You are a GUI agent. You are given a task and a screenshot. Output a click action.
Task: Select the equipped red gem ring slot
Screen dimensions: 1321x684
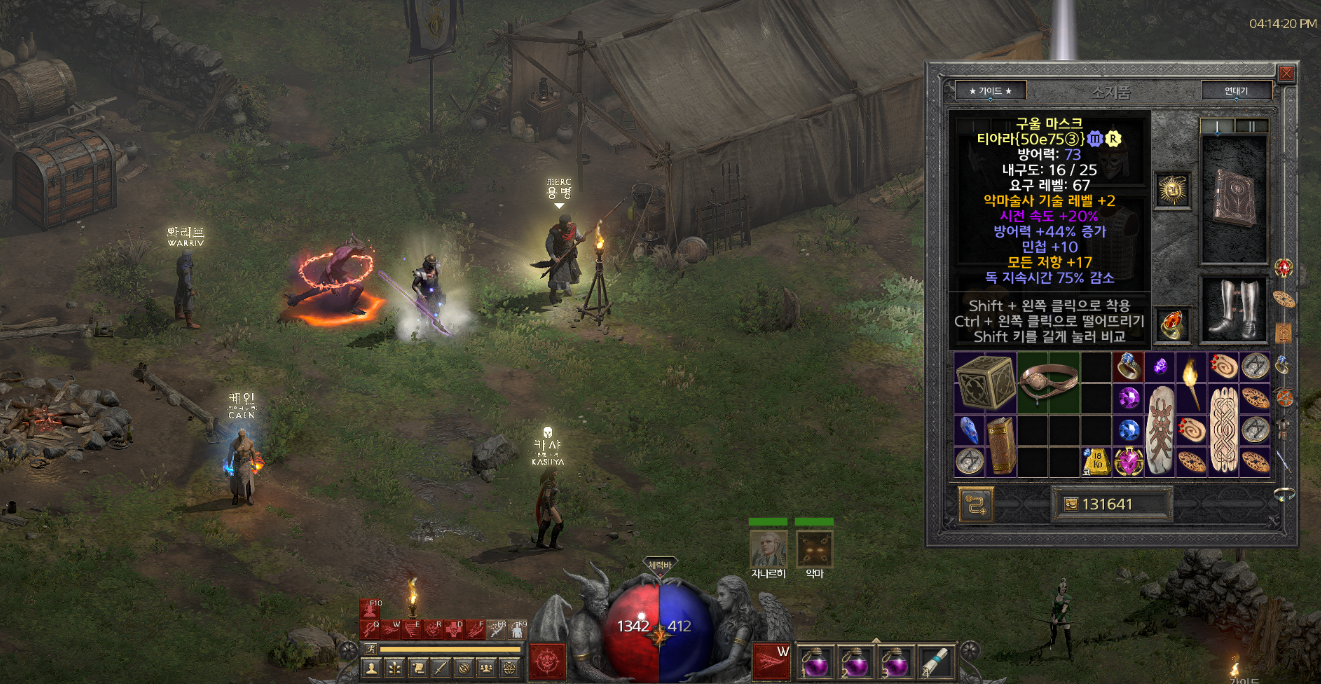[x=1172, y=324]
